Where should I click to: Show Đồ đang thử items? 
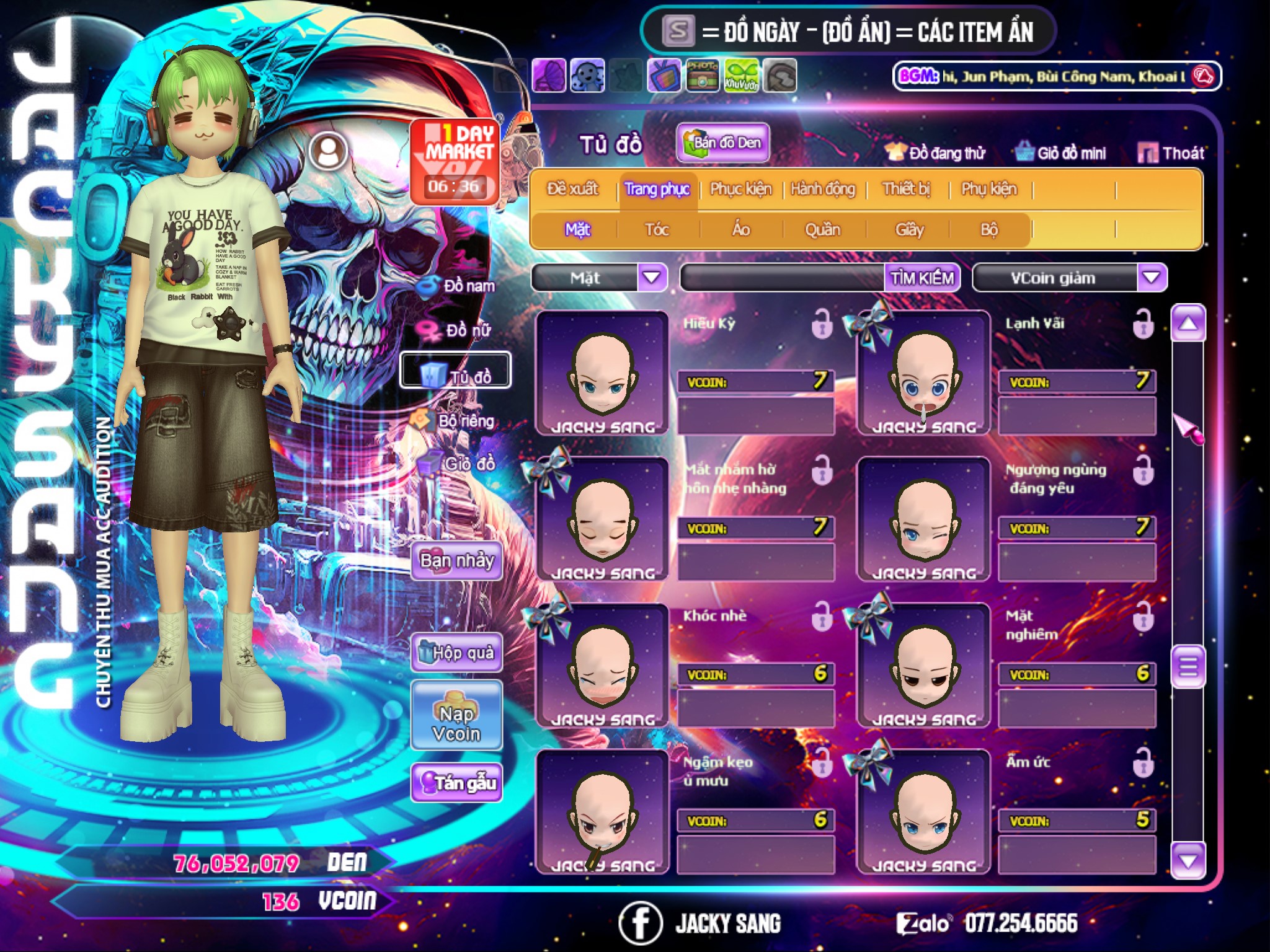tap(936, 153)
